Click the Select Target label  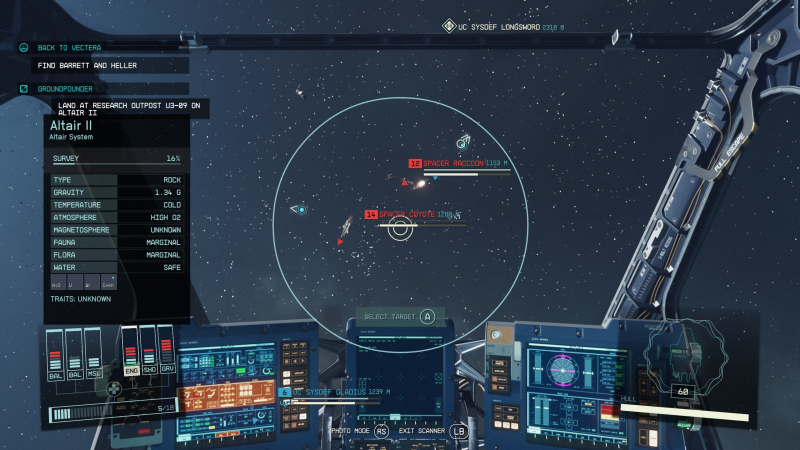390,317
